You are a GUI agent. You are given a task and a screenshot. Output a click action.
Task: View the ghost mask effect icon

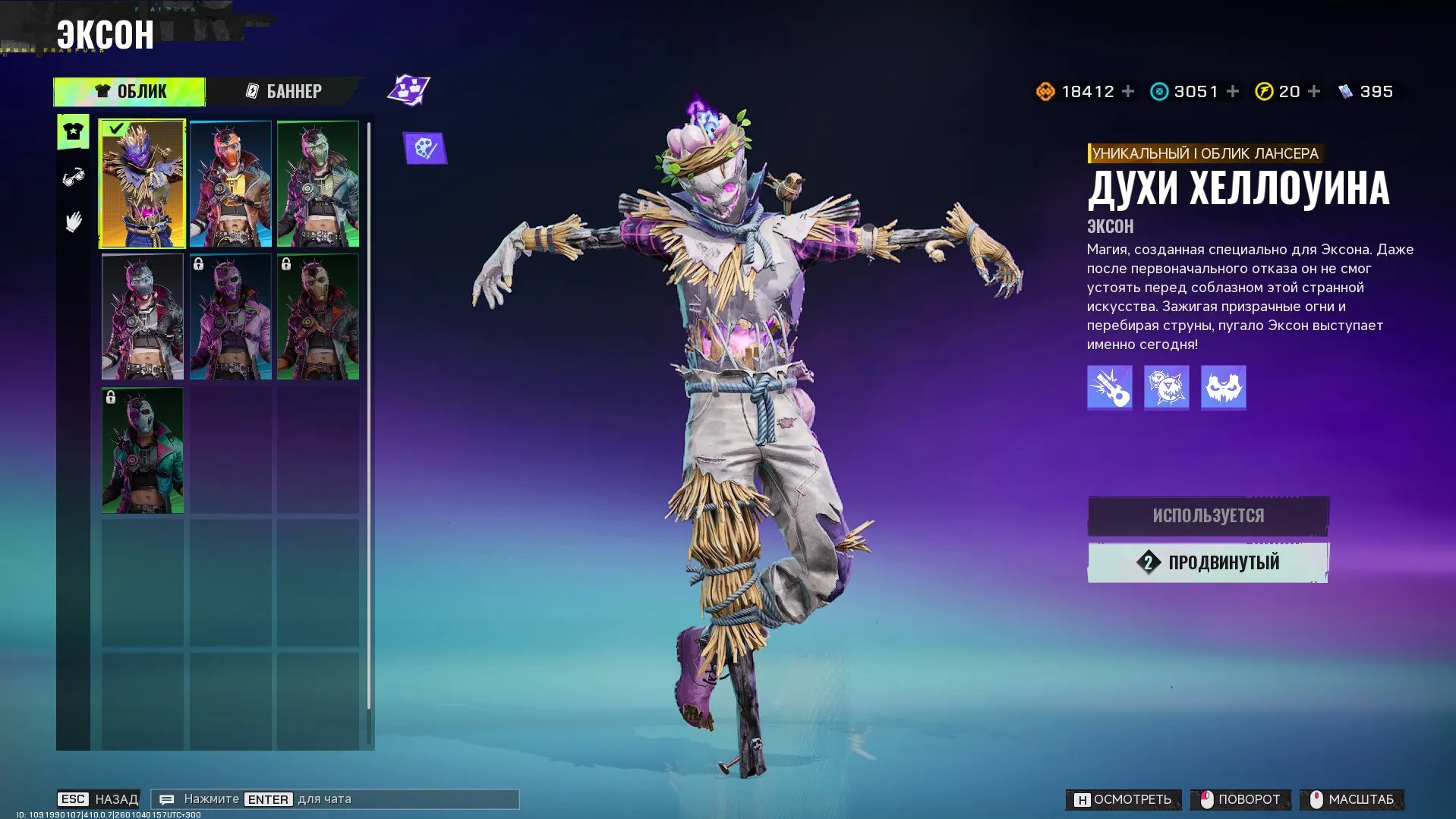(1223, 387)
